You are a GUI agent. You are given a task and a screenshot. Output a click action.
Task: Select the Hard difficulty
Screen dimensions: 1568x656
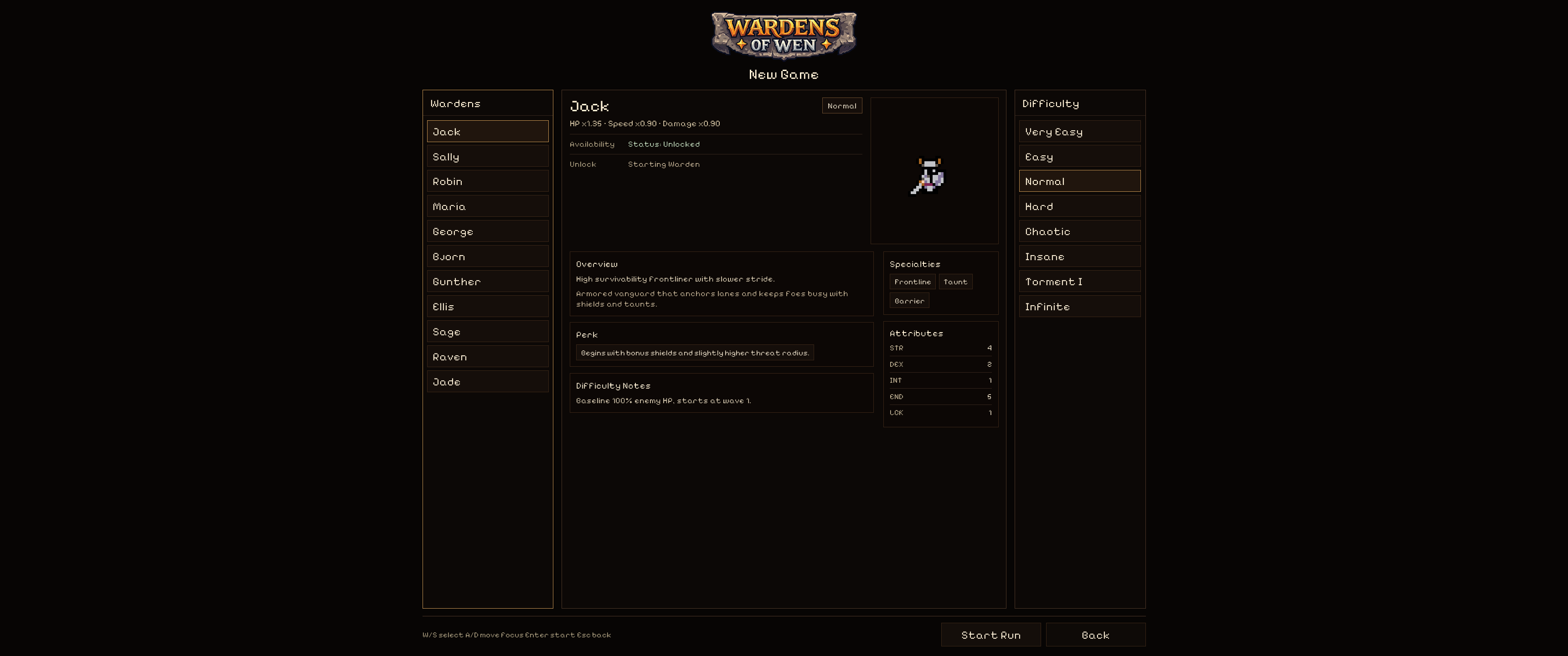[1079, 206]
